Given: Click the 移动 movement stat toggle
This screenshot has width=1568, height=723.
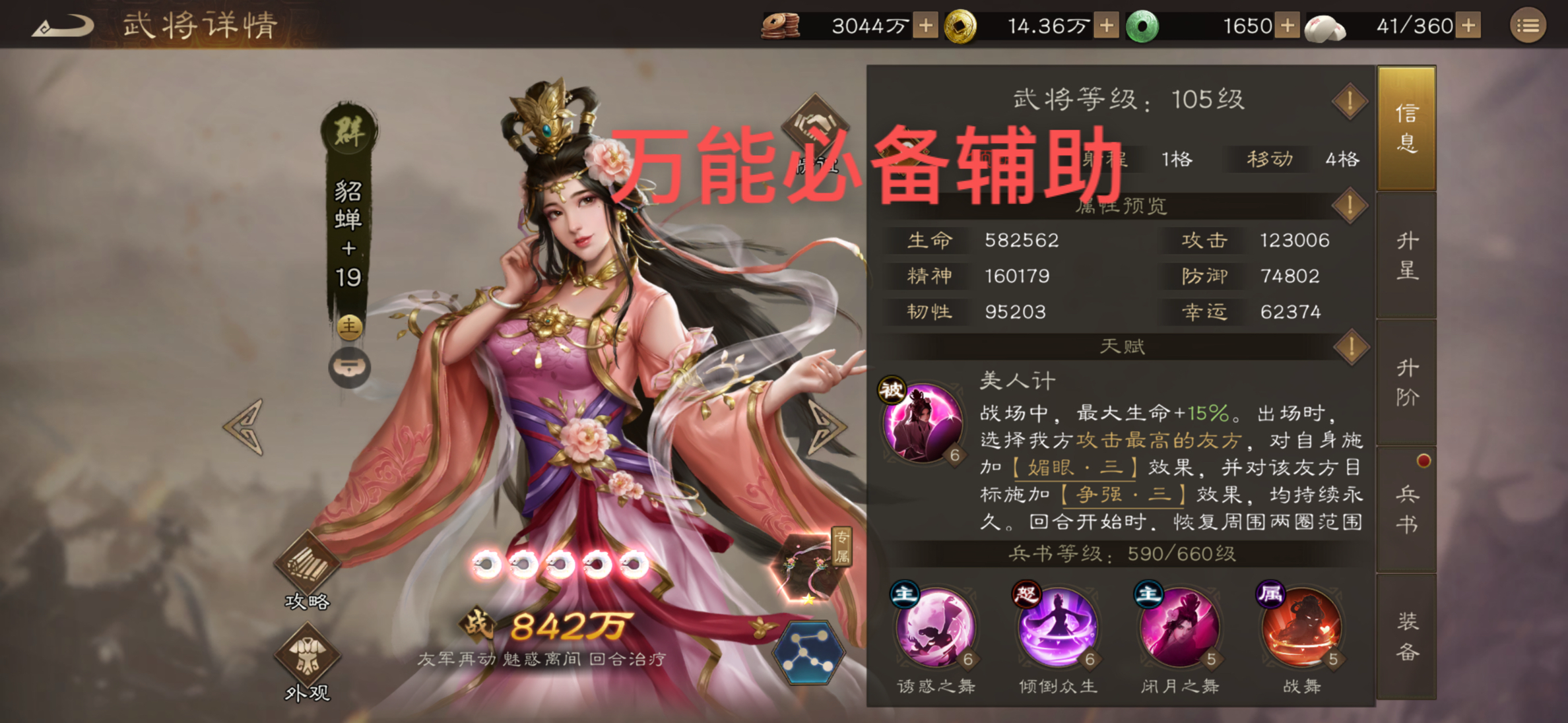Looking at the screenshot, I should click(1268, 158).
